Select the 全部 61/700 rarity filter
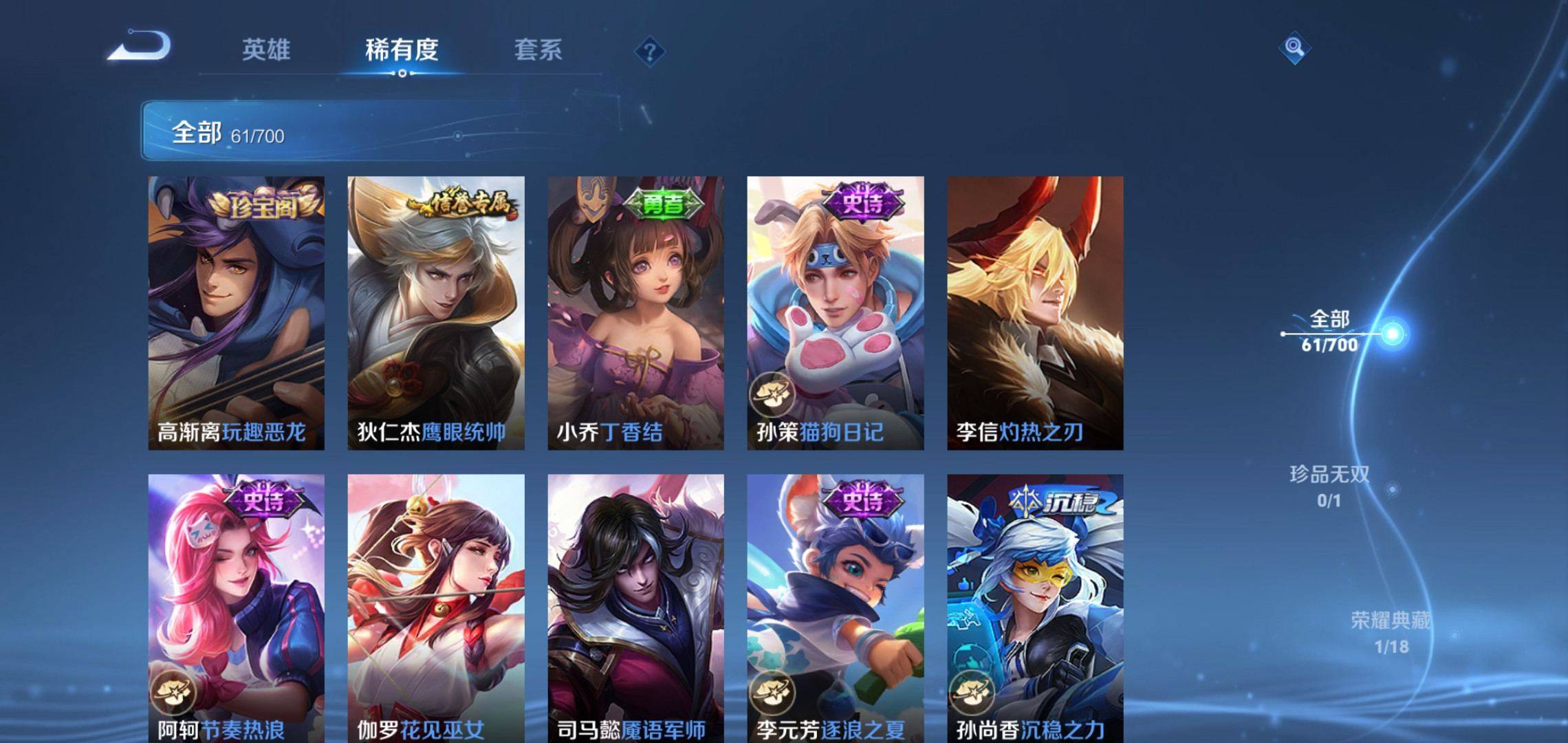 tap(1330, 332)
